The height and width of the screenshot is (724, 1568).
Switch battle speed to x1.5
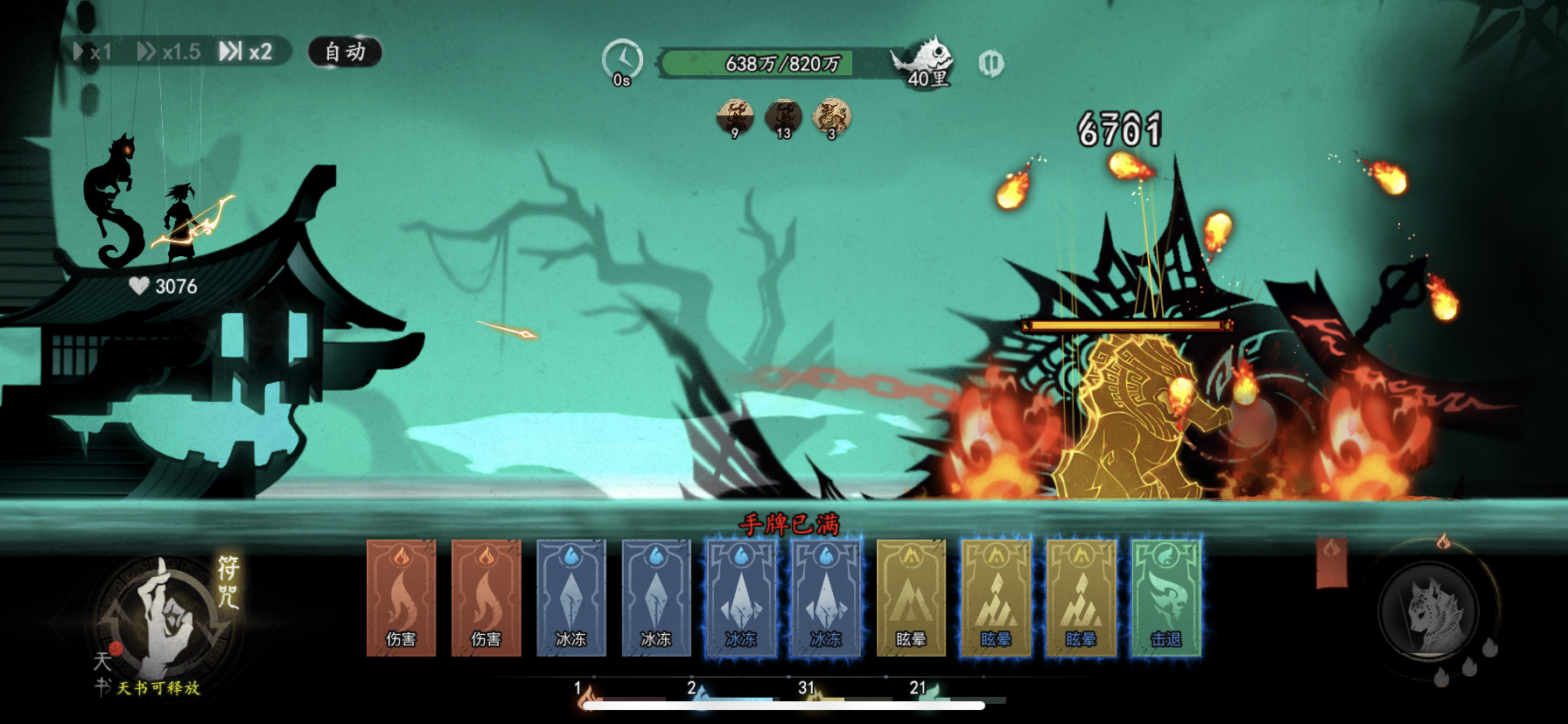169,52
